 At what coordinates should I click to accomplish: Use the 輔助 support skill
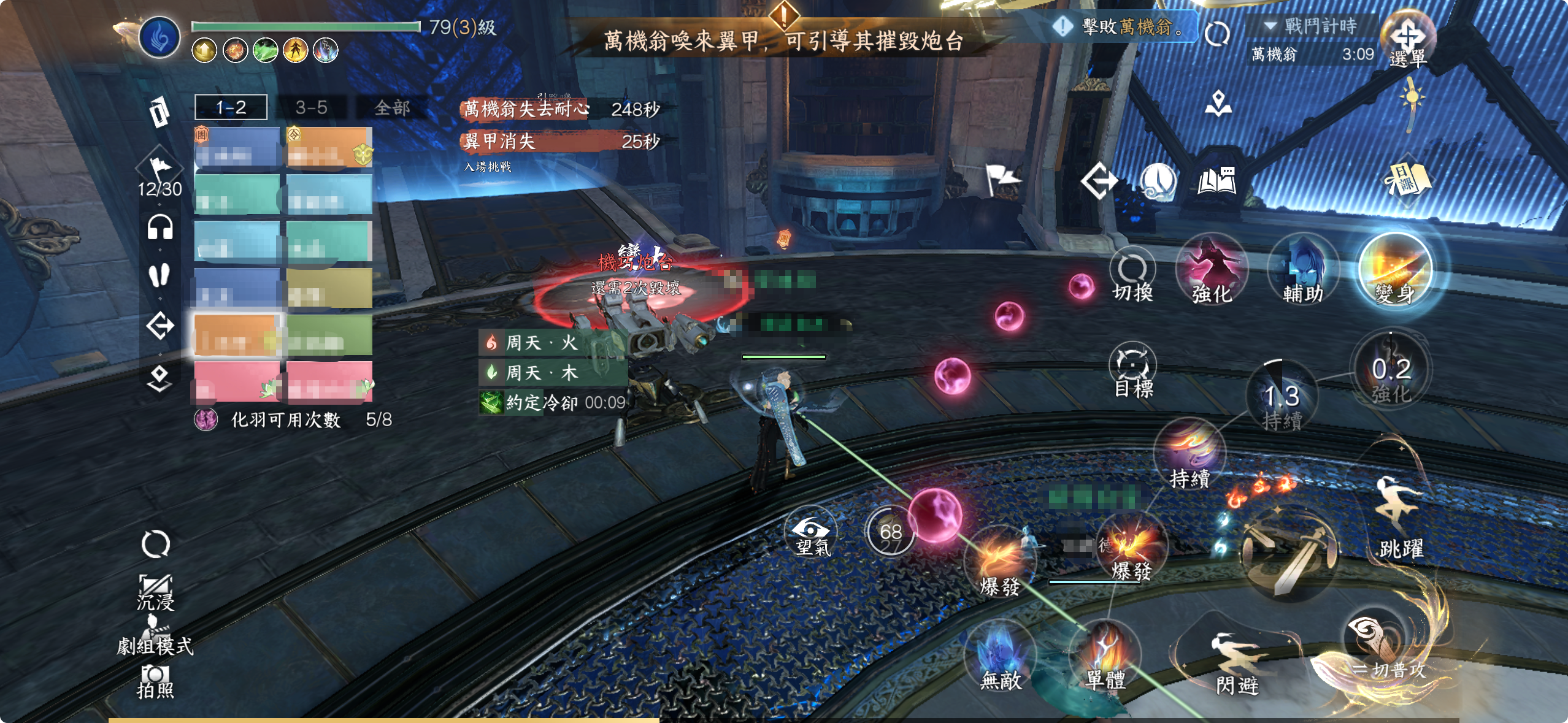pos(1303,270)
